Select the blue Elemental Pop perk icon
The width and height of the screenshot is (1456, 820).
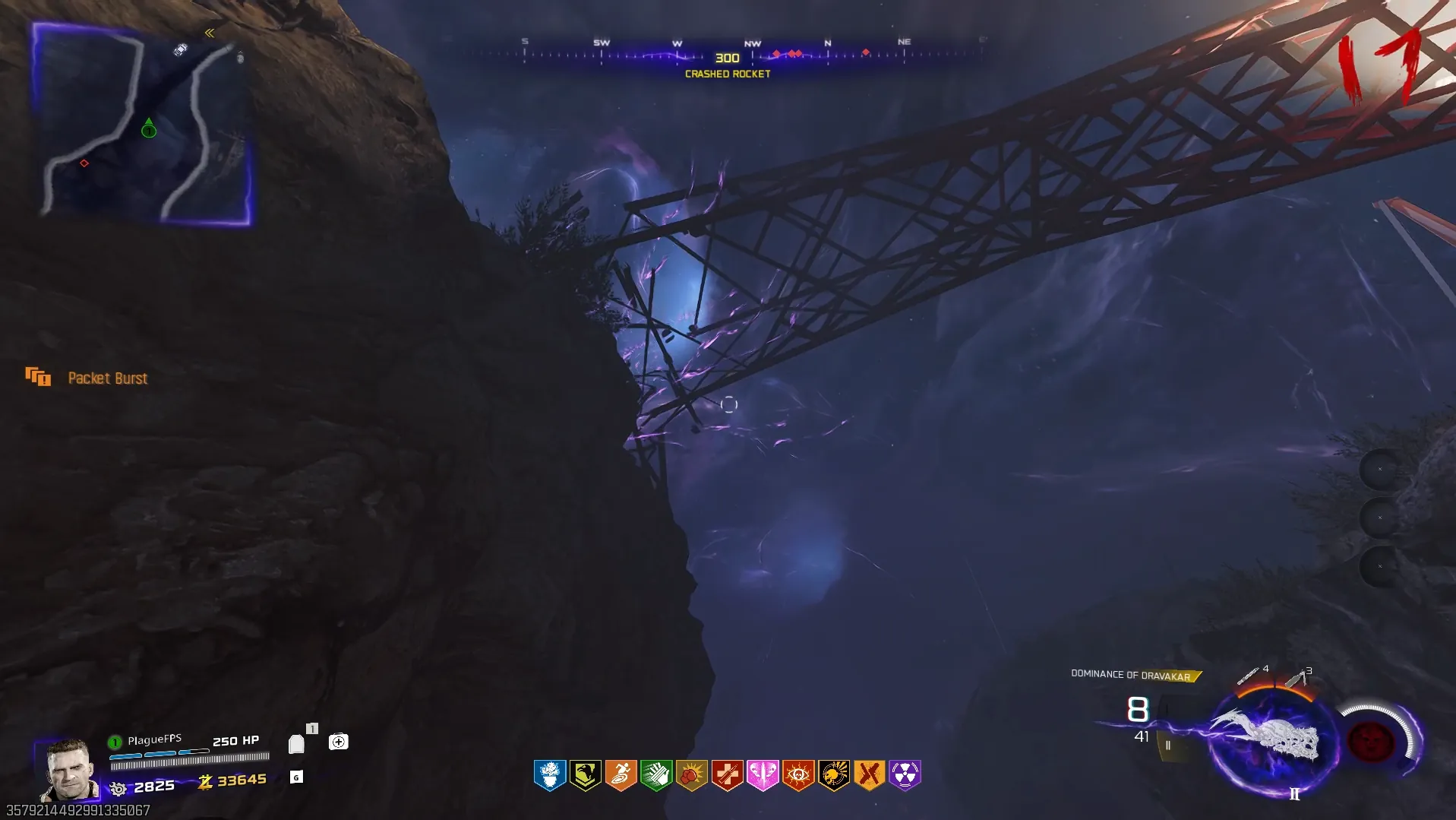(550, 775)
